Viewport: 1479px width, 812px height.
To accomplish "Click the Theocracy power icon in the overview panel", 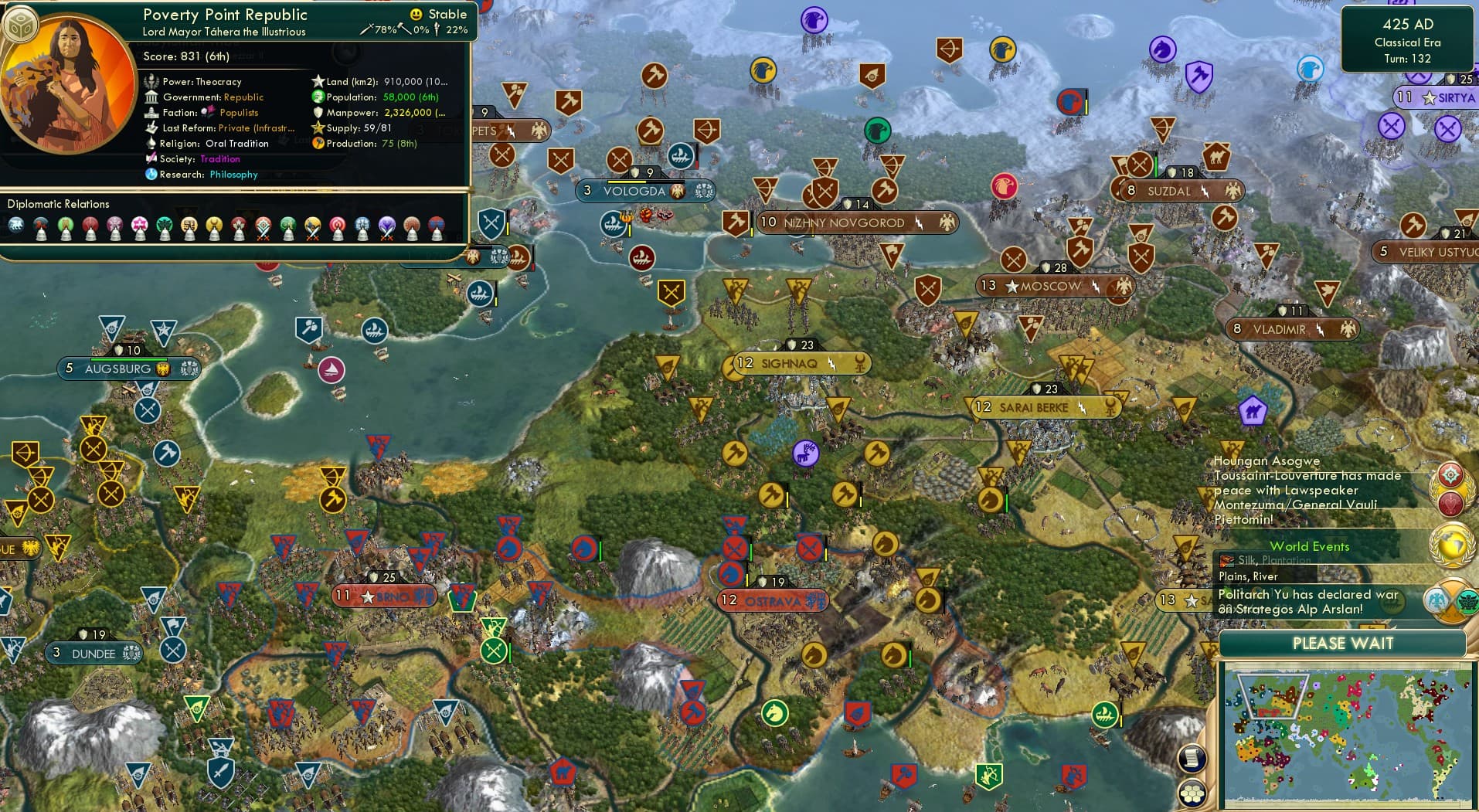I will 152,81.
